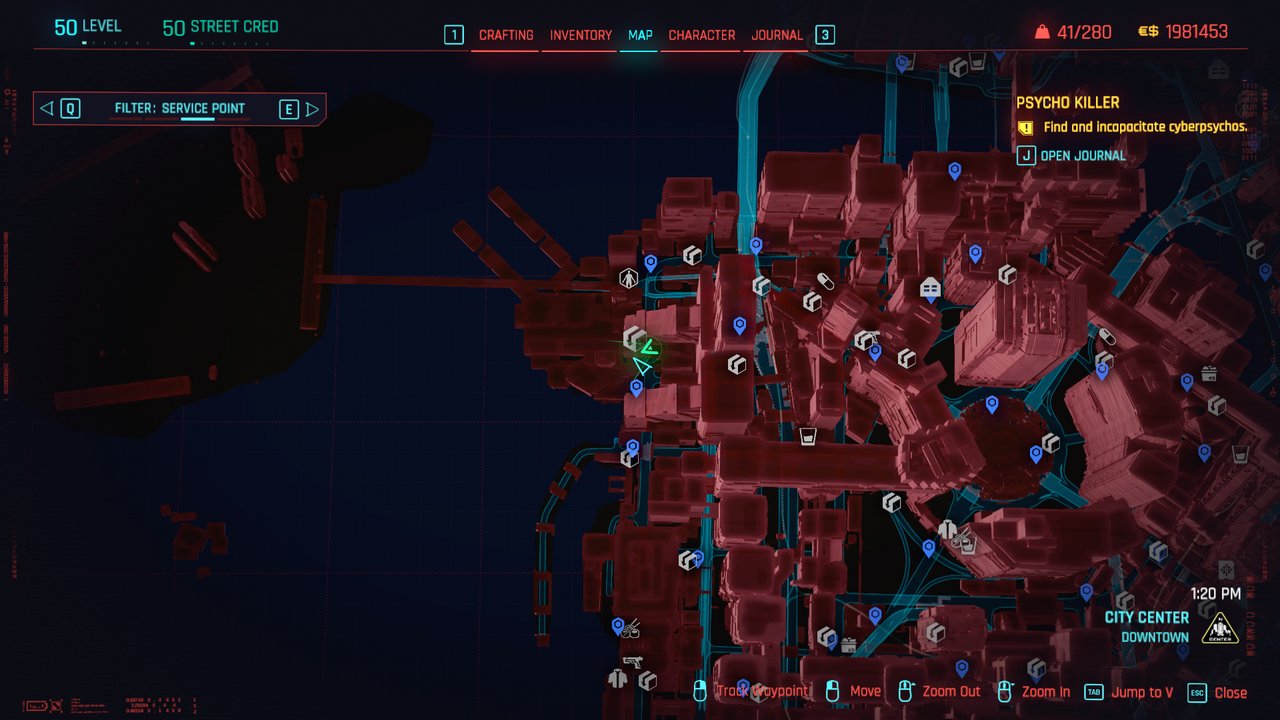
Task: Click the green player arrow marker
Action: tap(644, 367)
